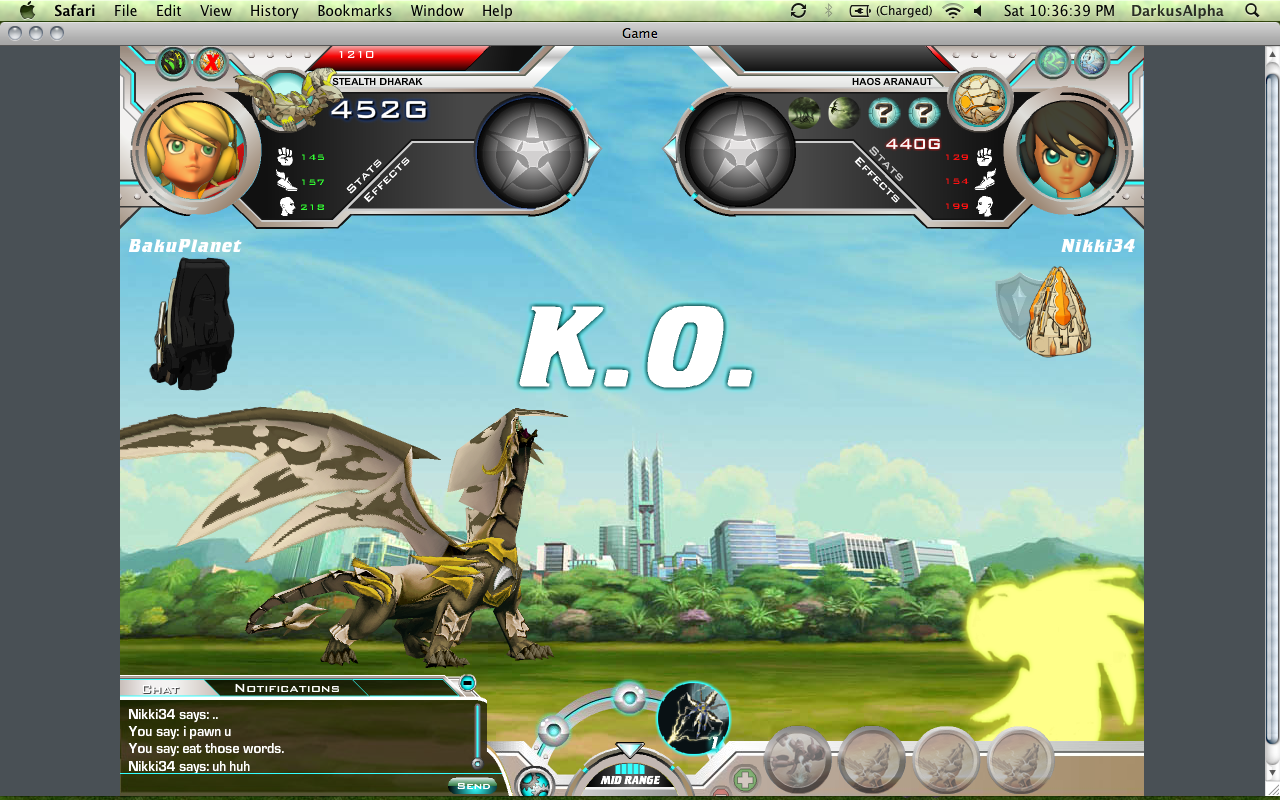The image size is (1280, 800).
Task: Click the green plus button
Action: (x=745, y=779)
